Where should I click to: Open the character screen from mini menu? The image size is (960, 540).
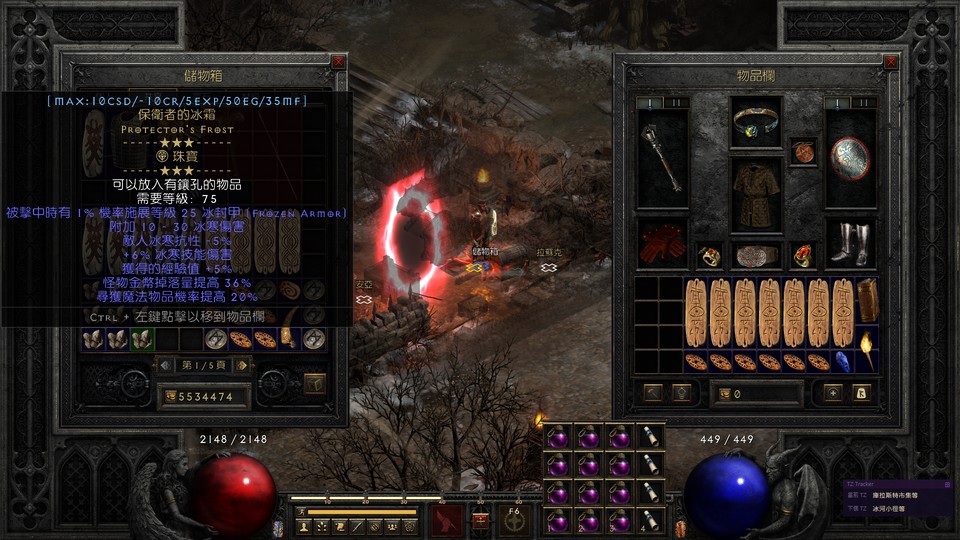click(x=304, y=525)
